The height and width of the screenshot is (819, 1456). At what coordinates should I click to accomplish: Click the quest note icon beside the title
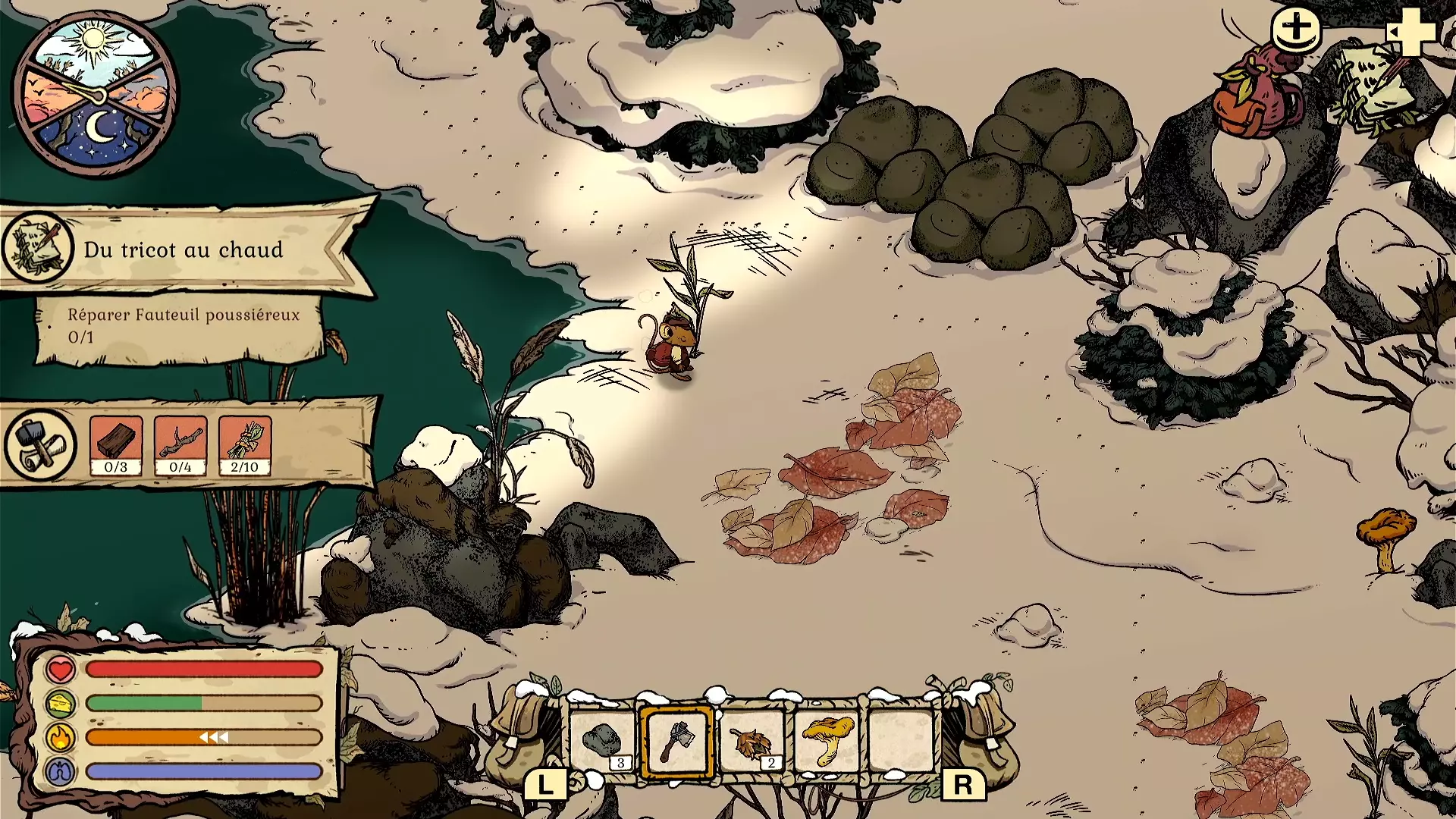pos(36,248)
